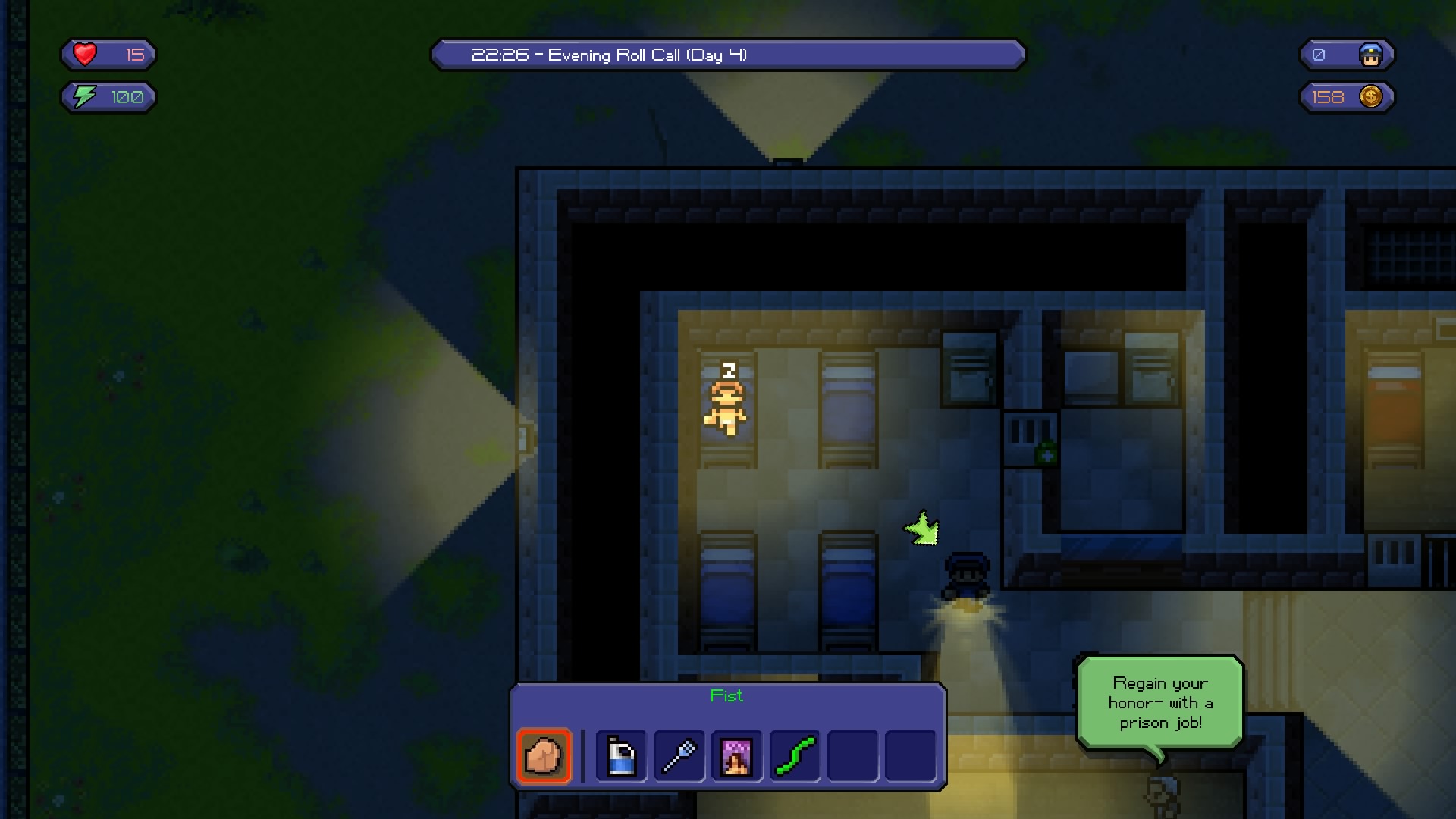Expand the inventory panel header labeled Fist
Image resolution: width=1456 pixels, height=819 pixels.
click(x=727, y=695)
